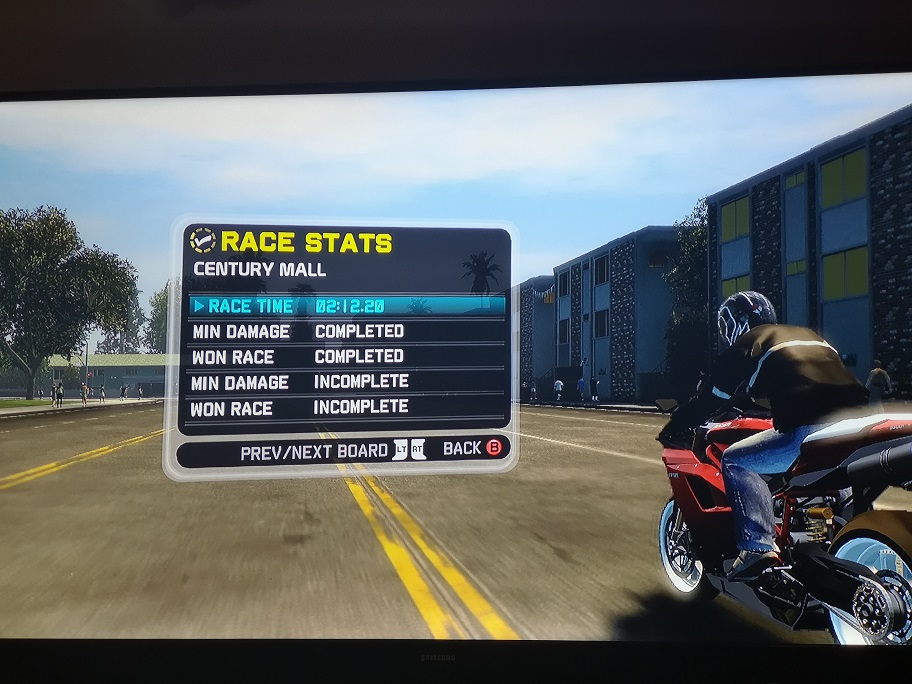
Task: Highlight the Min Damage row marked Incomplete
Action: 345,382
